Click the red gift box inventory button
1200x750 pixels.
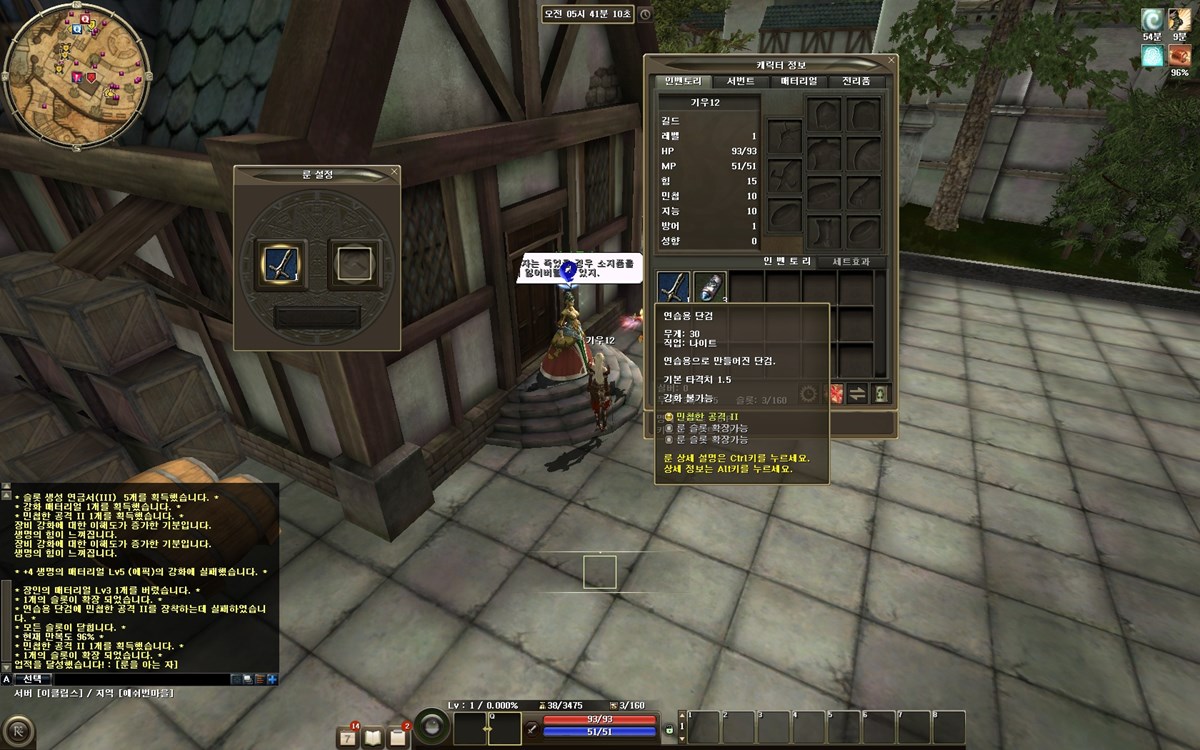[833, 393]
